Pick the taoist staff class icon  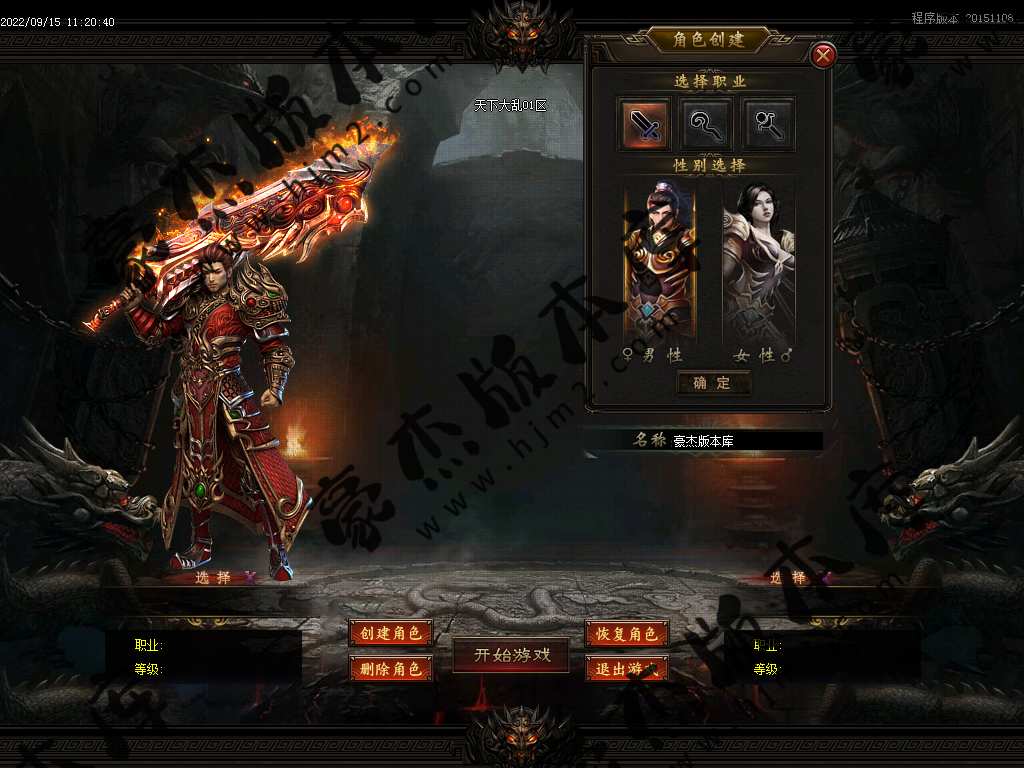tap(768, 124)
